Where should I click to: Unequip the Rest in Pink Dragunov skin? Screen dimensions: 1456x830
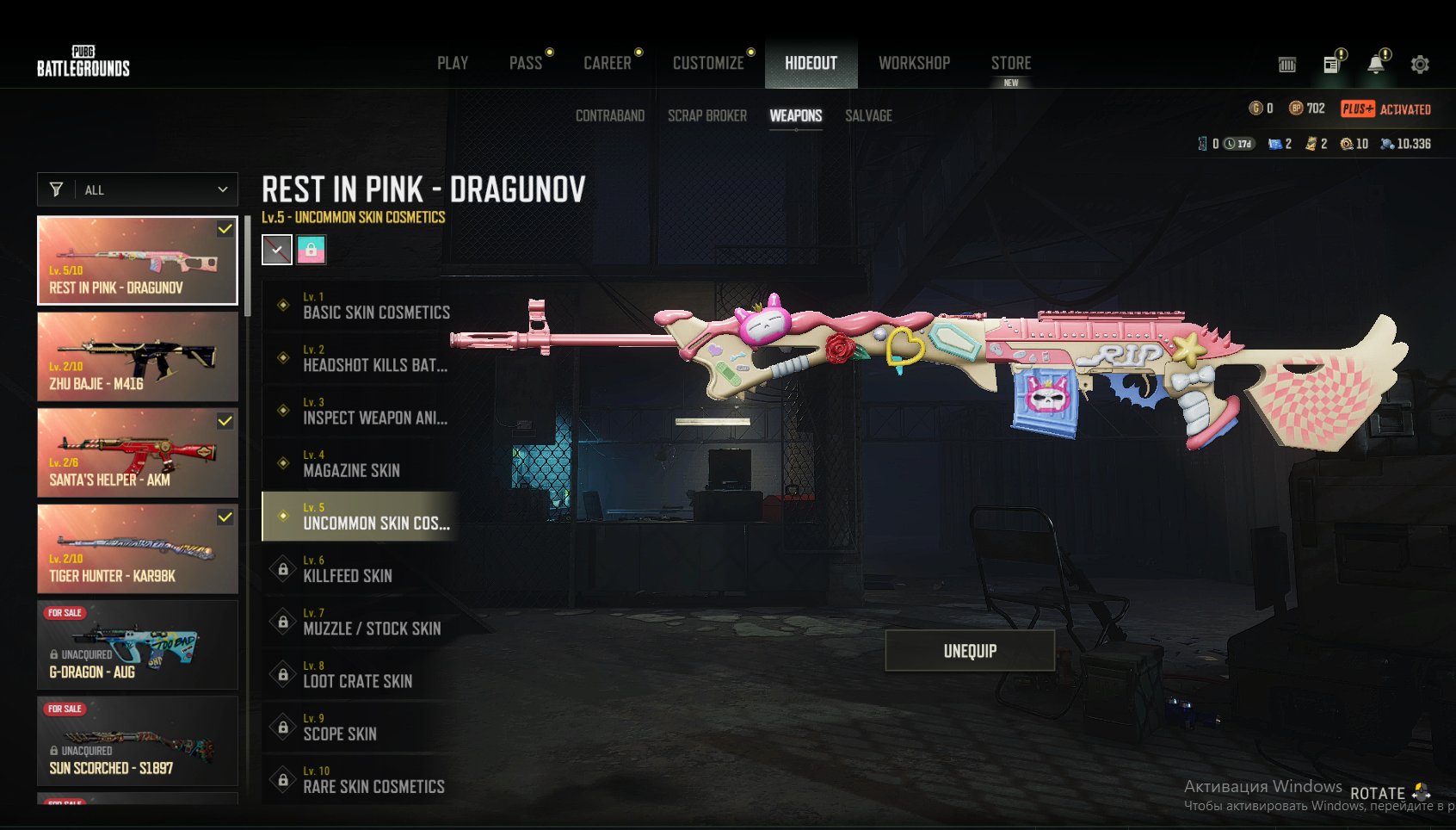970,651
